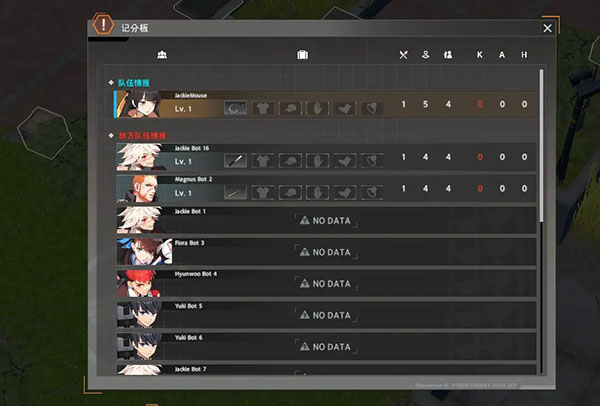Click the players column header icon
Viewport: 600px width, 406px height.
162,54
